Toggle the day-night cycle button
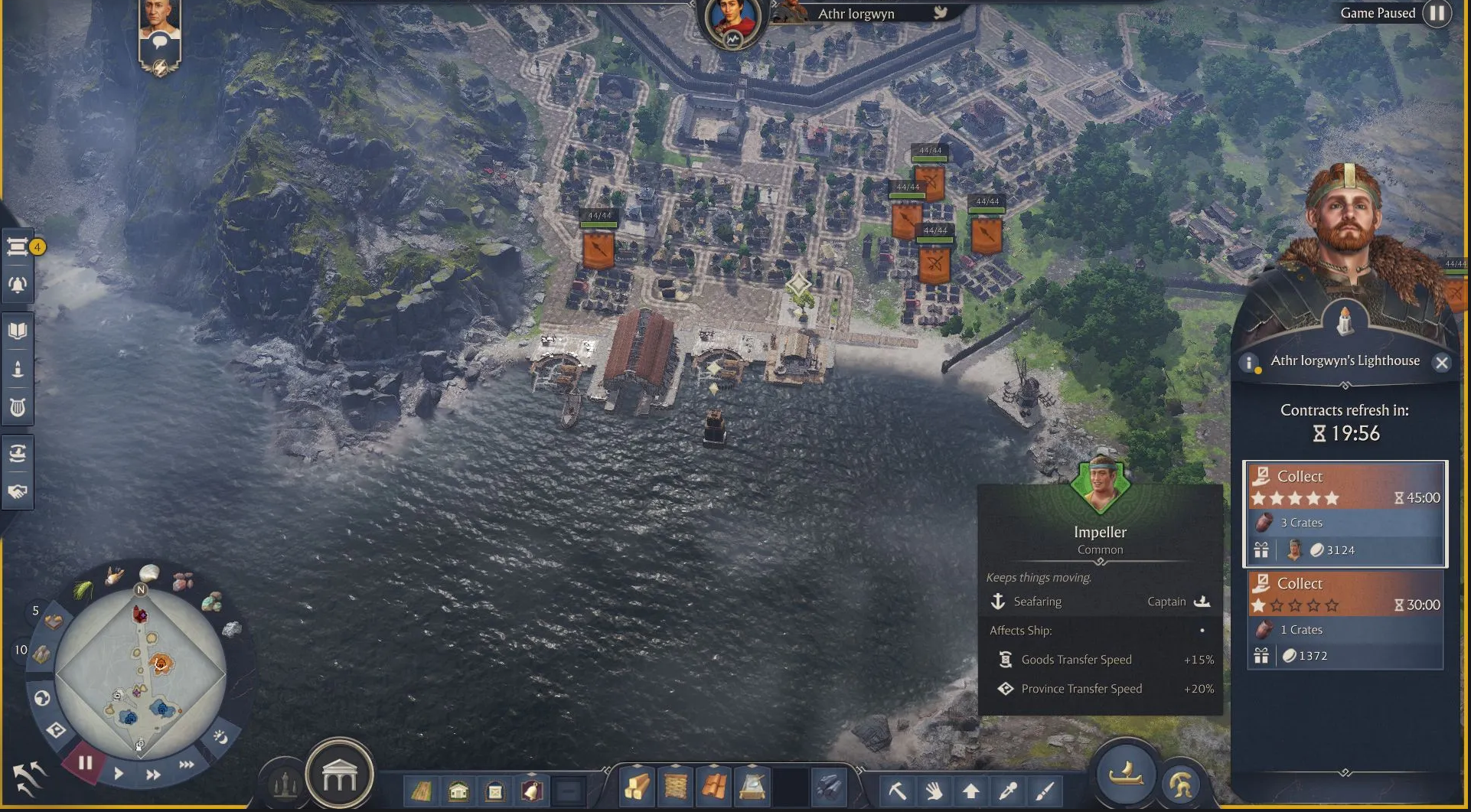This screenshot has width=1471, height=812. tap(220, 737)
